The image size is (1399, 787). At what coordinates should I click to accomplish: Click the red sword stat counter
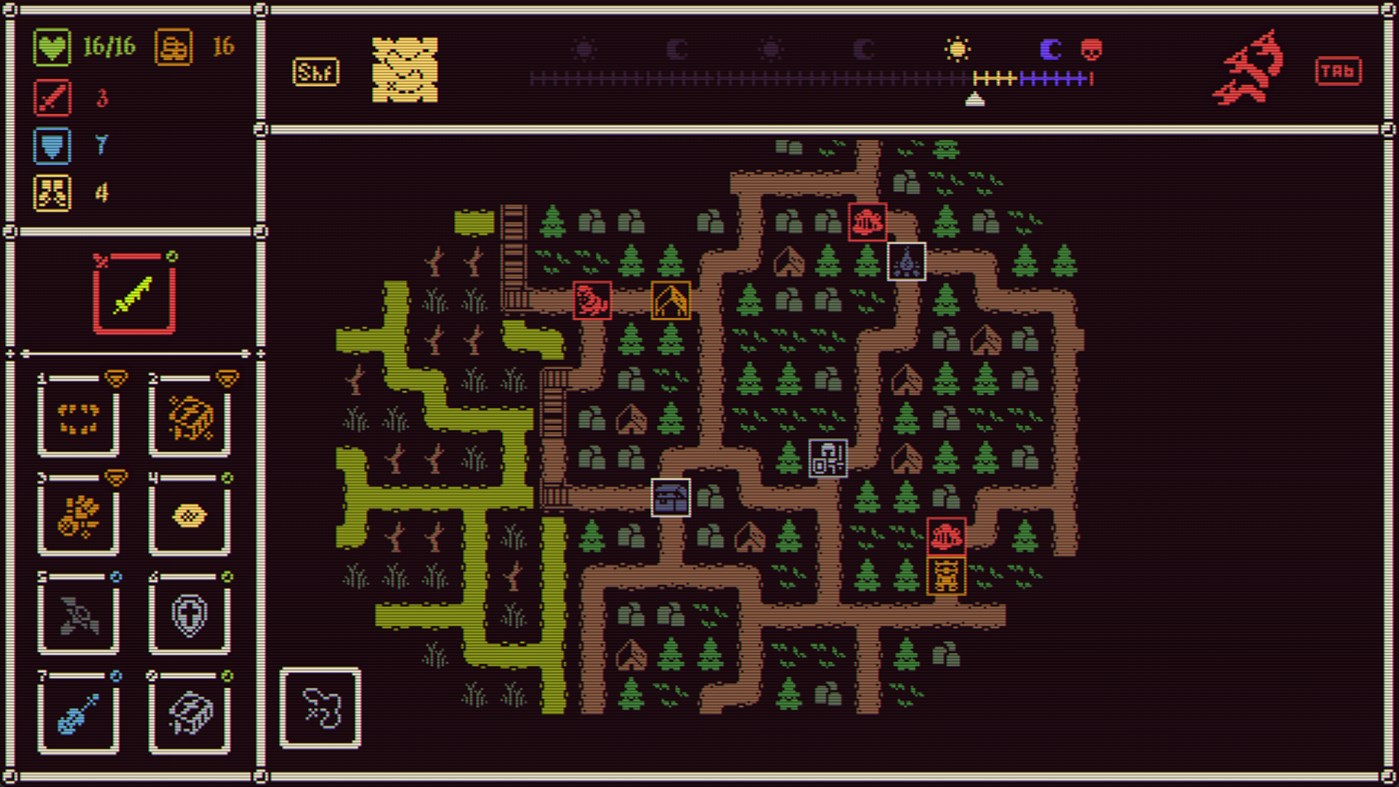pyautogui.click(x=51, y=99)
